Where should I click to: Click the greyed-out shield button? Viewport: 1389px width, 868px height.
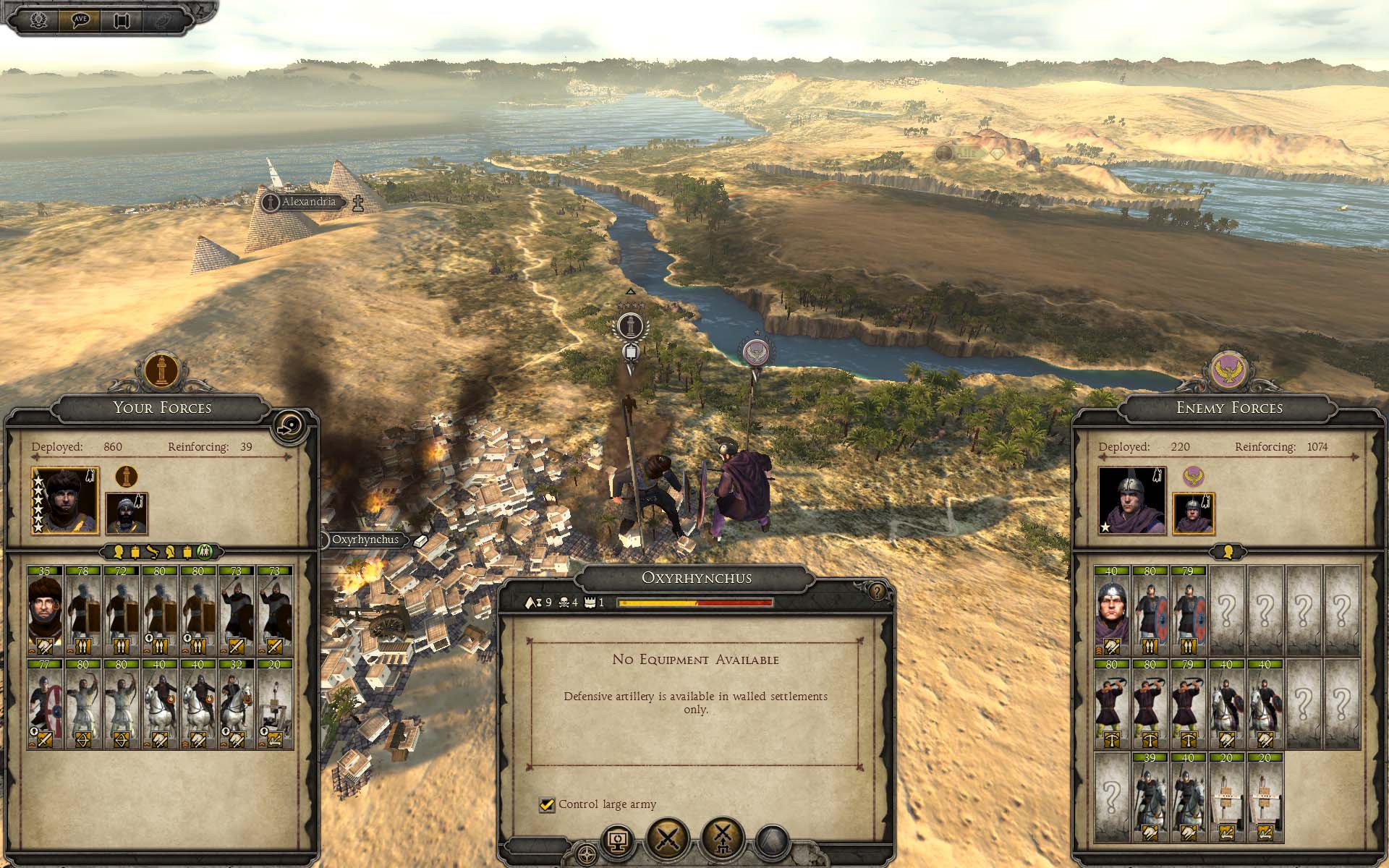pyautogui.click(x=772, y=843)
